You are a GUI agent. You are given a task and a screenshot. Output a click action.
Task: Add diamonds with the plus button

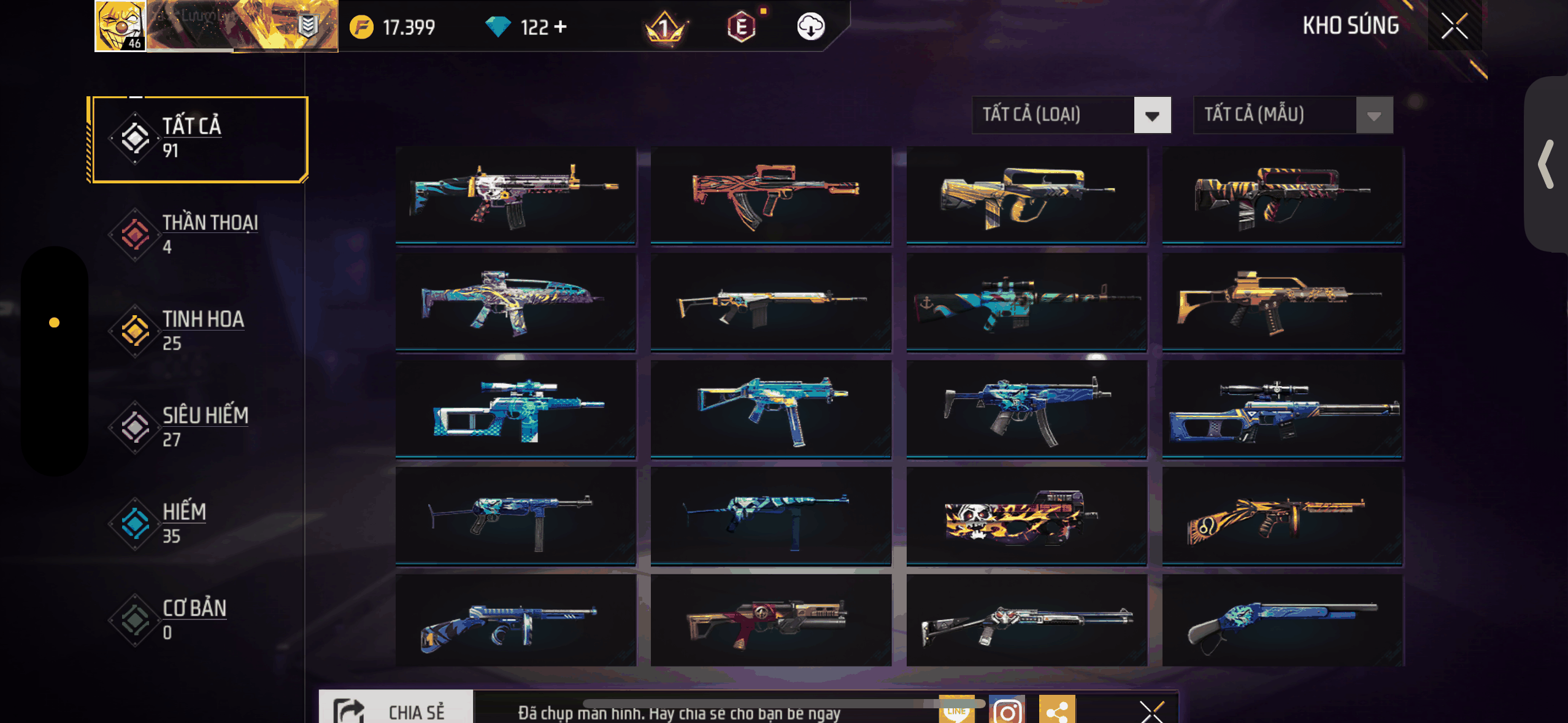coord(560,27)
